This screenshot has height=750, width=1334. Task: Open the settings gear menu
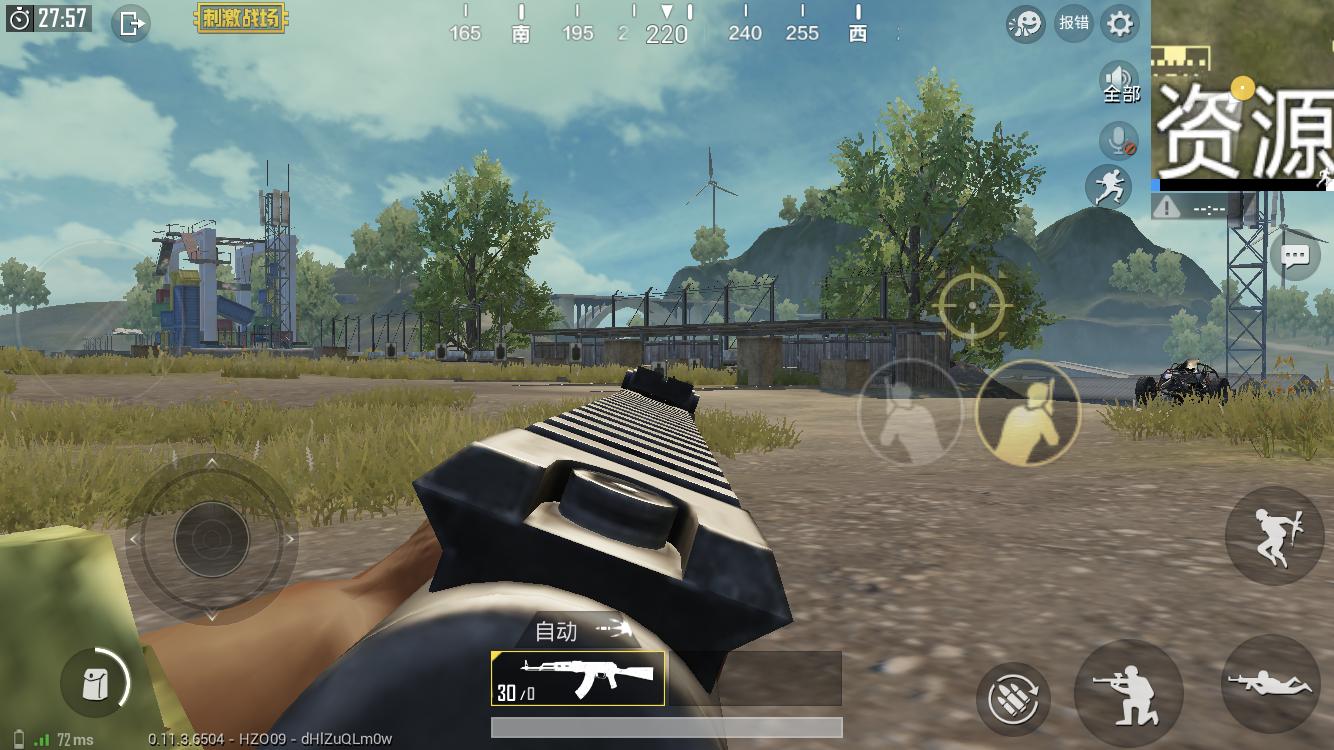(x=1120, y=23)
